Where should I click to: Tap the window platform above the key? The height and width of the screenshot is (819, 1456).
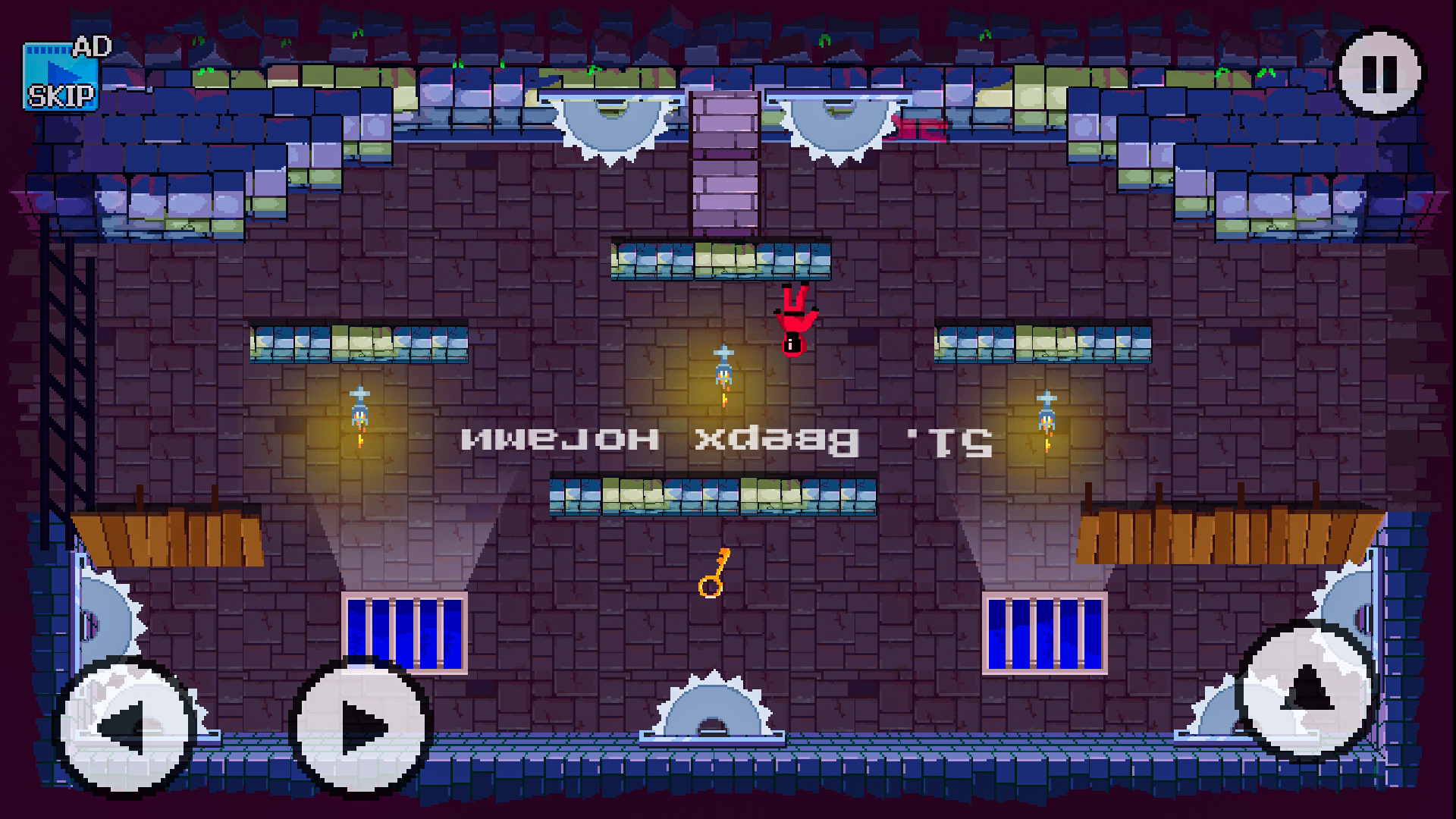713,497
